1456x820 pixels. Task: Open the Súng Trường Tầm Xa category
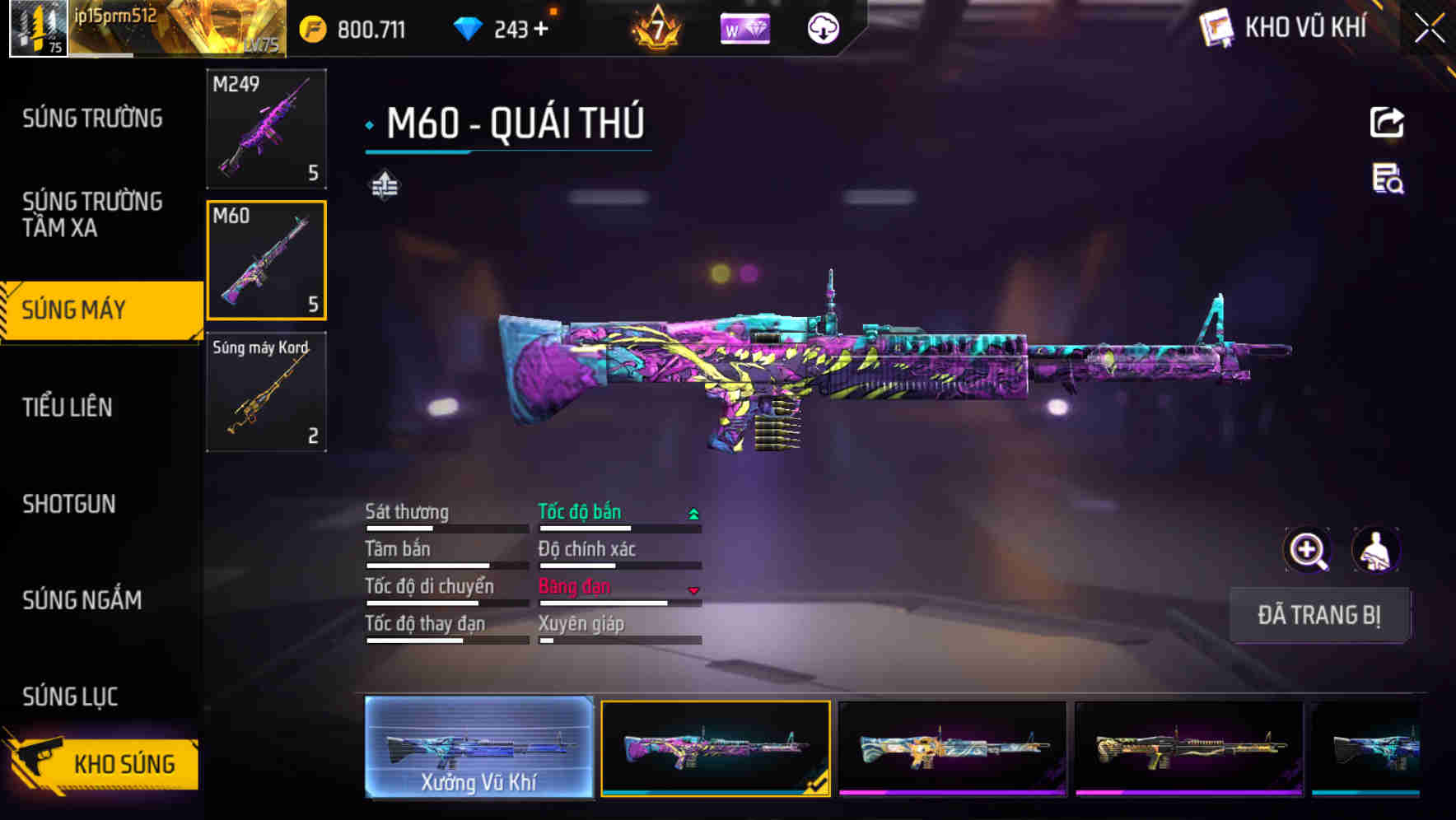[x=92, y=214]
